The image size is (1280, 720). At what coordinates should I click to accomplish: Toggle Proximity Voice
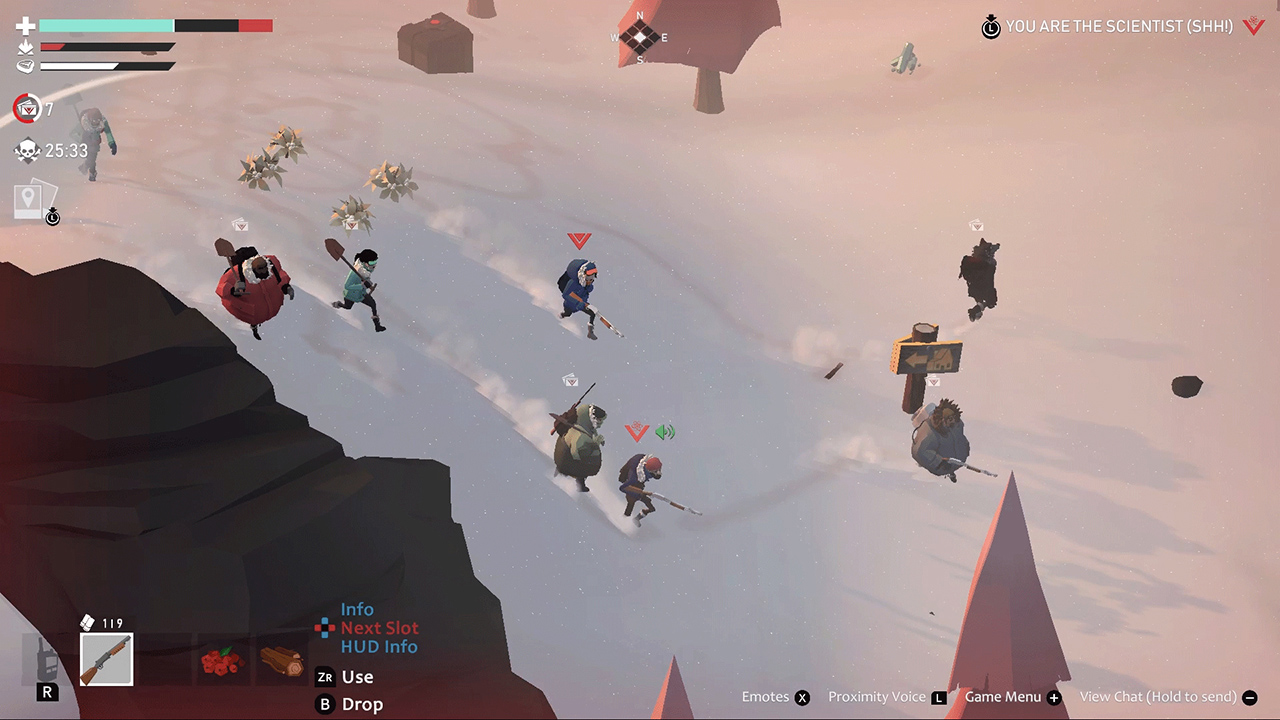point(877,697)
